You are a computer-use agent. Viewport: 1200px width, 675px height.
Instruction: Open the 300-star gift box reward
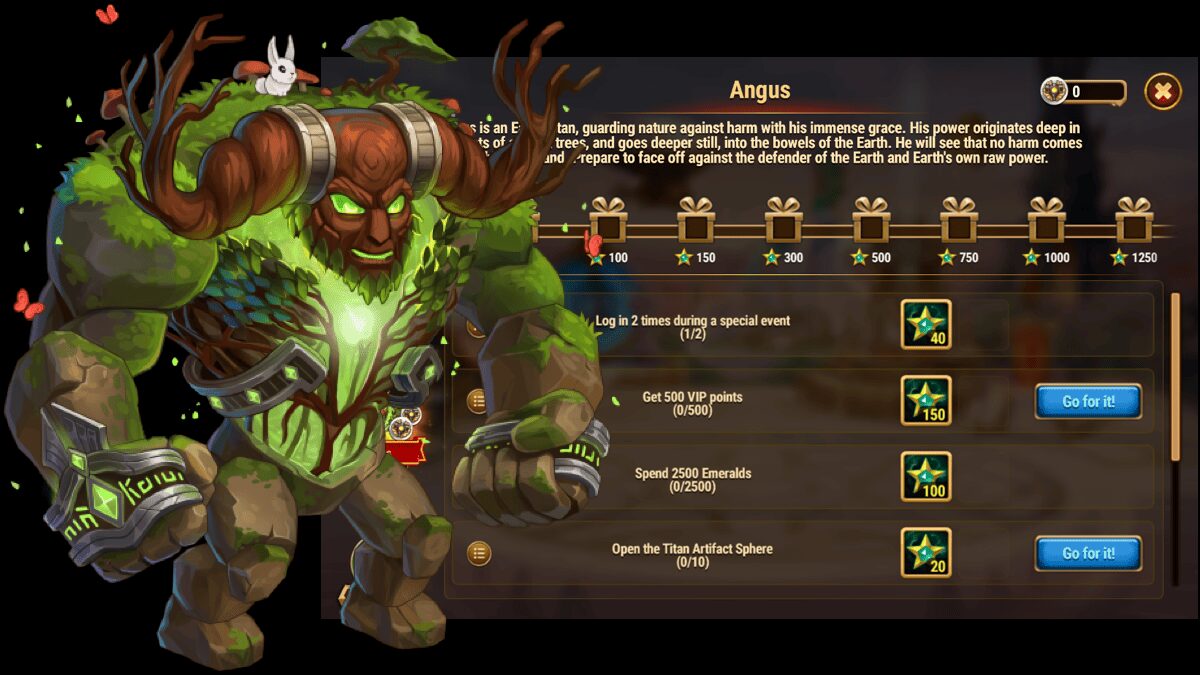tap(783, 221)
